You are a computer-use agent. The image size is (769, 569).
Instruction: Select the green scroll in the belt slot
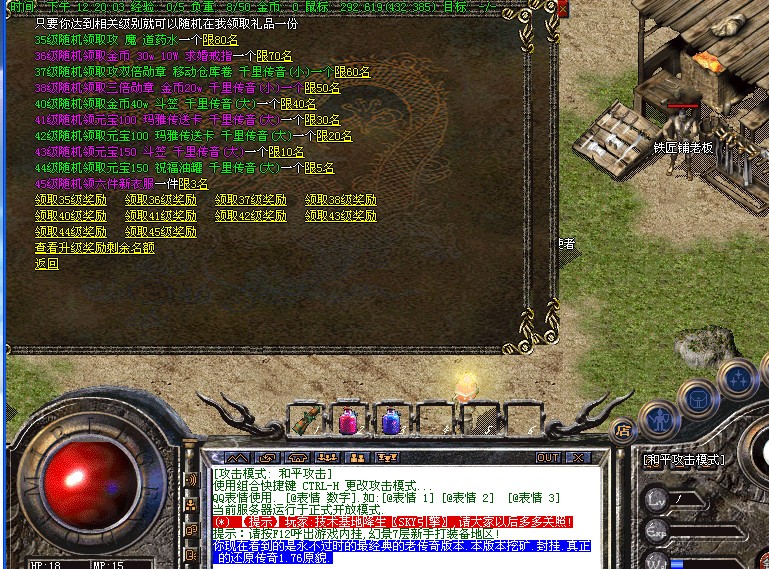pyautogui.click(x=305, y=419)
